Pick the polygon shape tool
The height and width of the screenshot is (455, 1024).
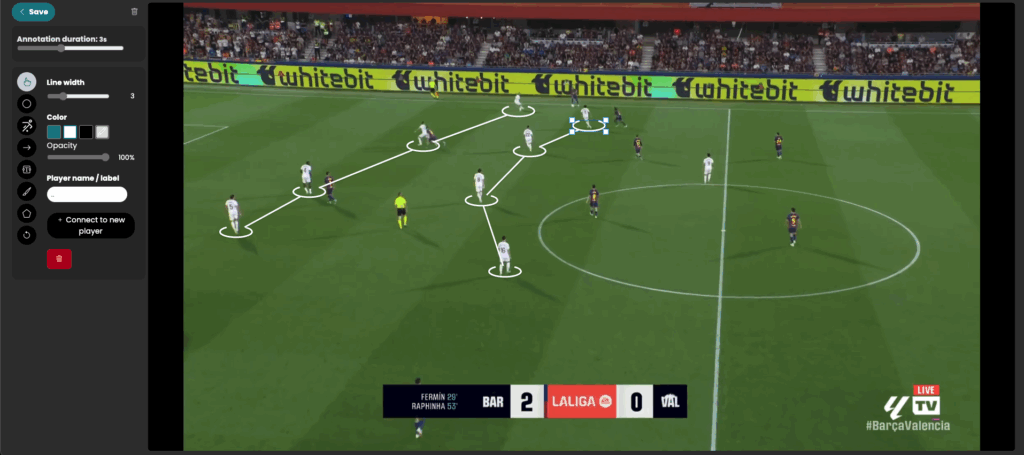click(27, 213)
